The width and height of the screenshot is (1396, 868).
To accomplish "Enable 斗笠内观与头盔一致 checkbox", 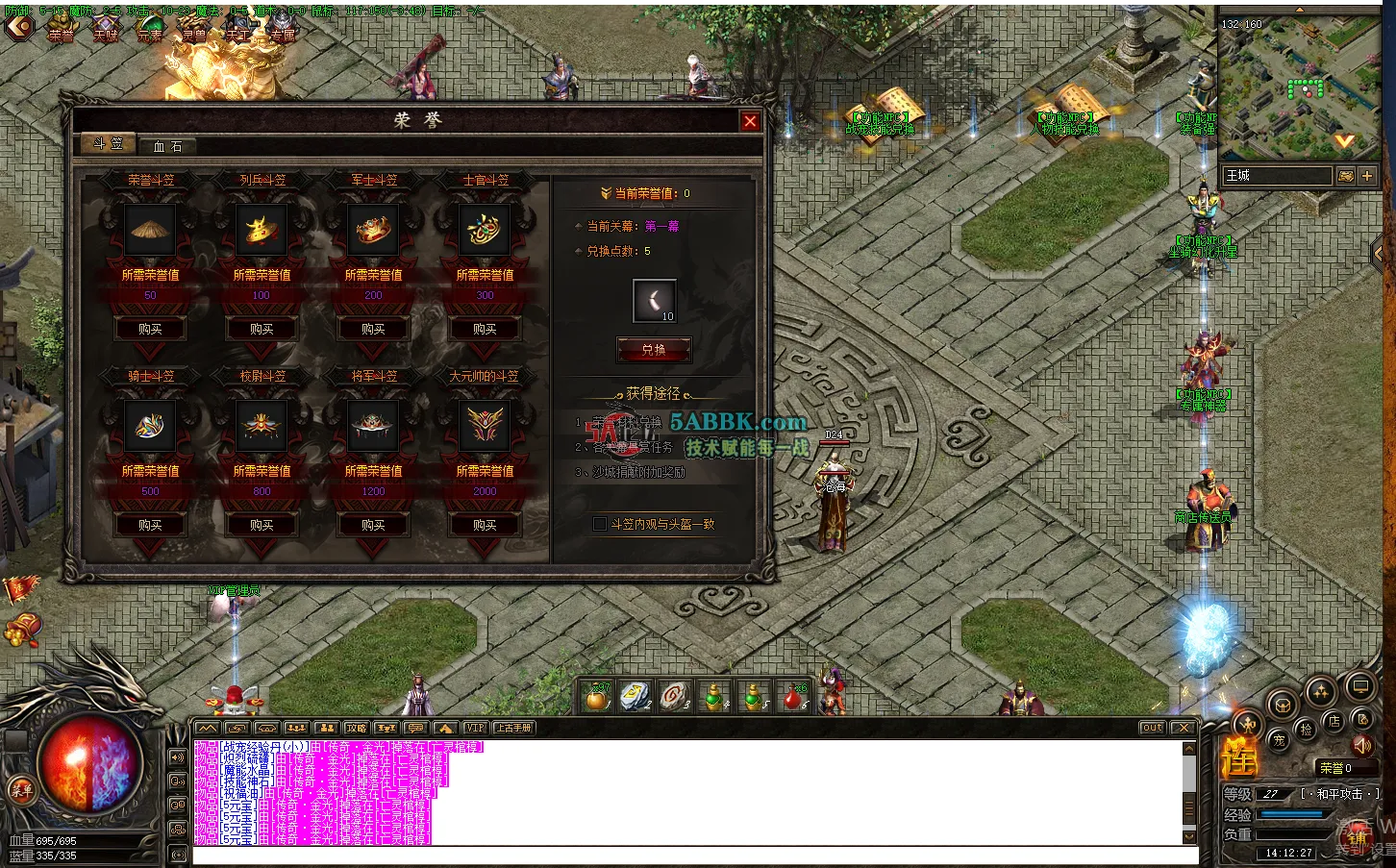I will [x=600, y=525].
